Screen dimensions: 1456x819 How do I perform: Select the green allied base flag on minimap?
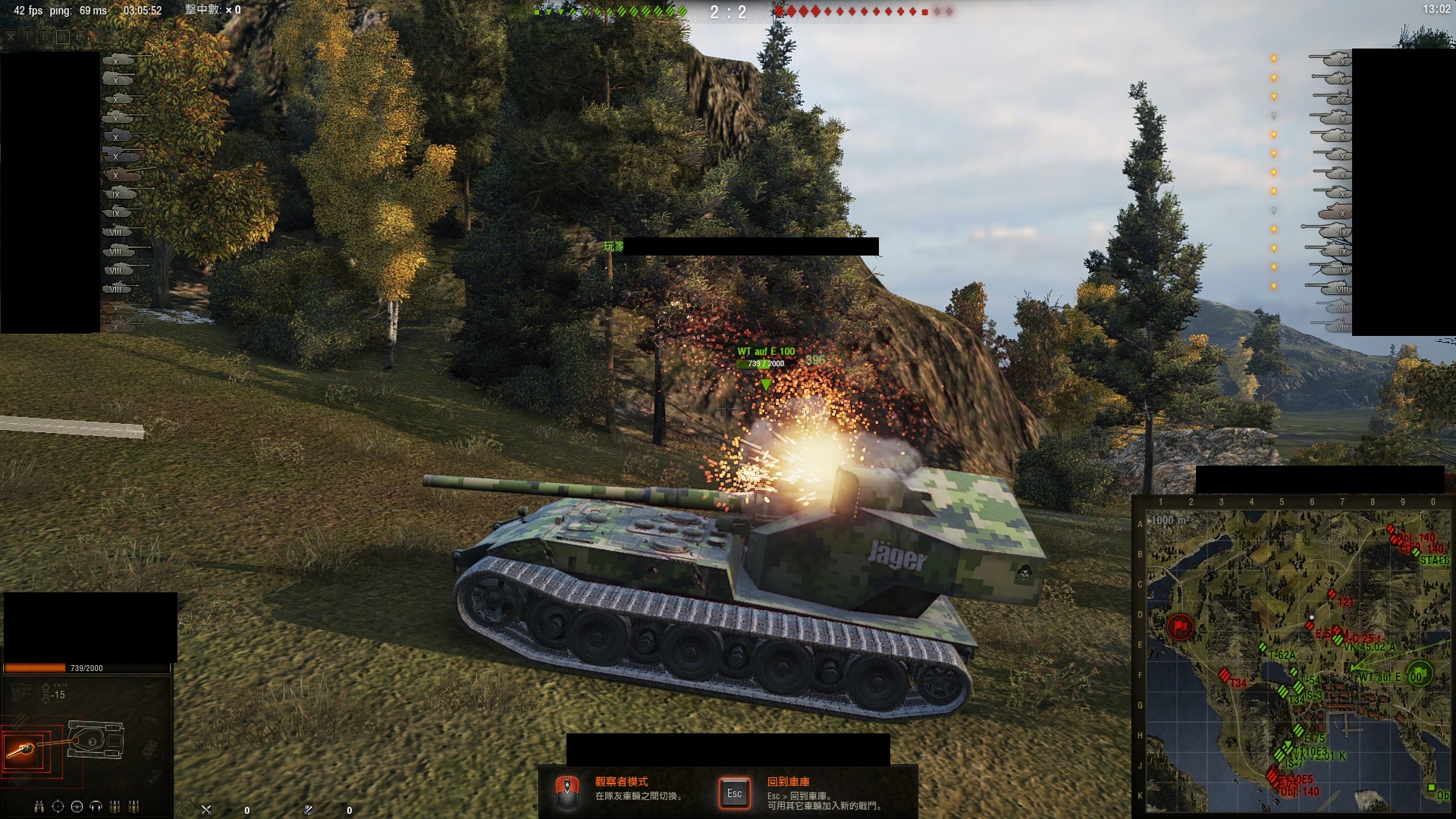click(x=1418, y=674)
